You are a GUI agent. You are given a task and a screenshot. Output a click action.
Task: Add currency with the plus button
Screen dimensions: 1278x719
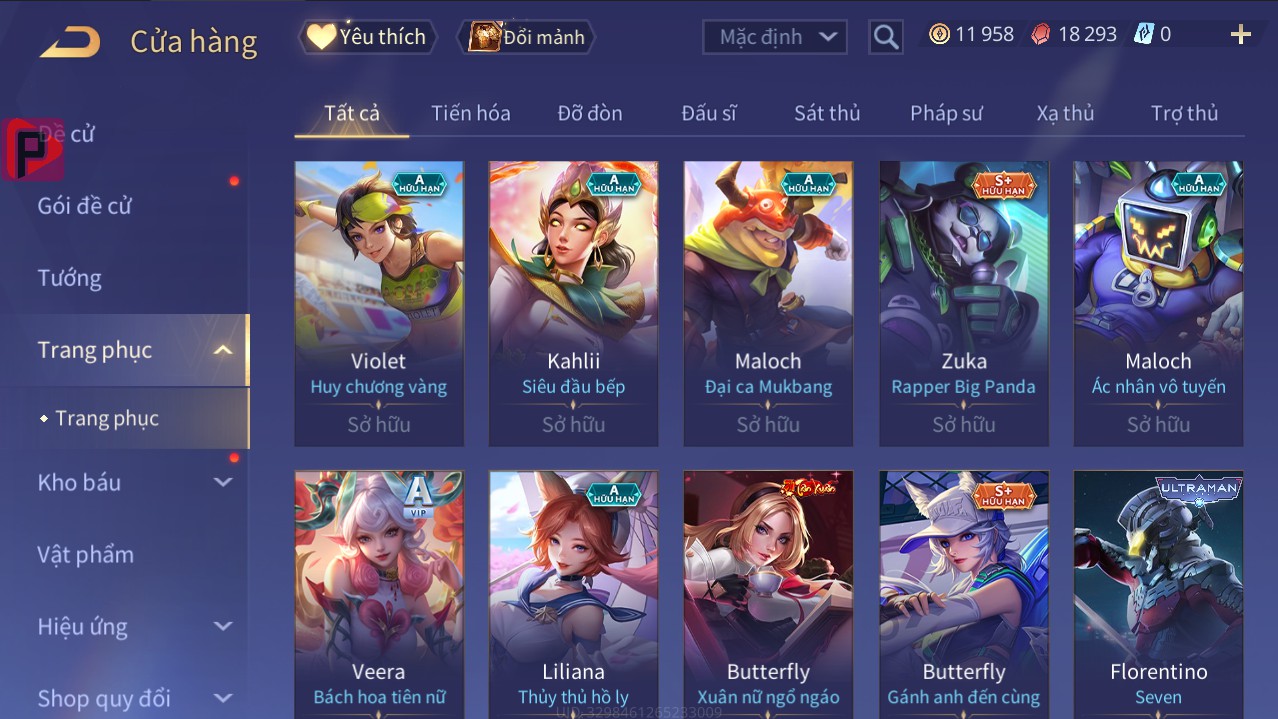(1240, 35)
